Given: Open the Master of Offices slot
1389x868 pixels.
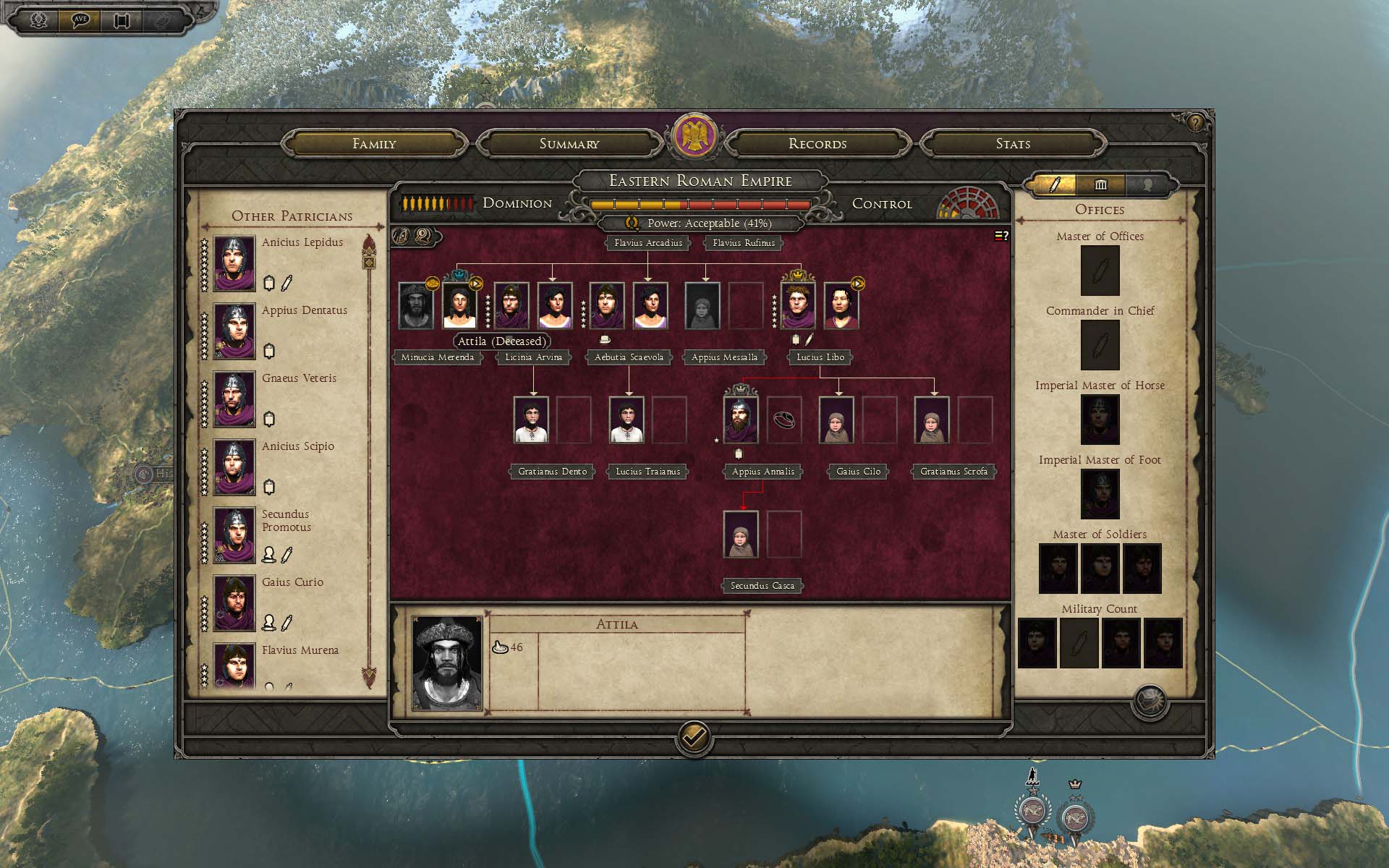Looking at the screenshot, I should [1100, 271].
